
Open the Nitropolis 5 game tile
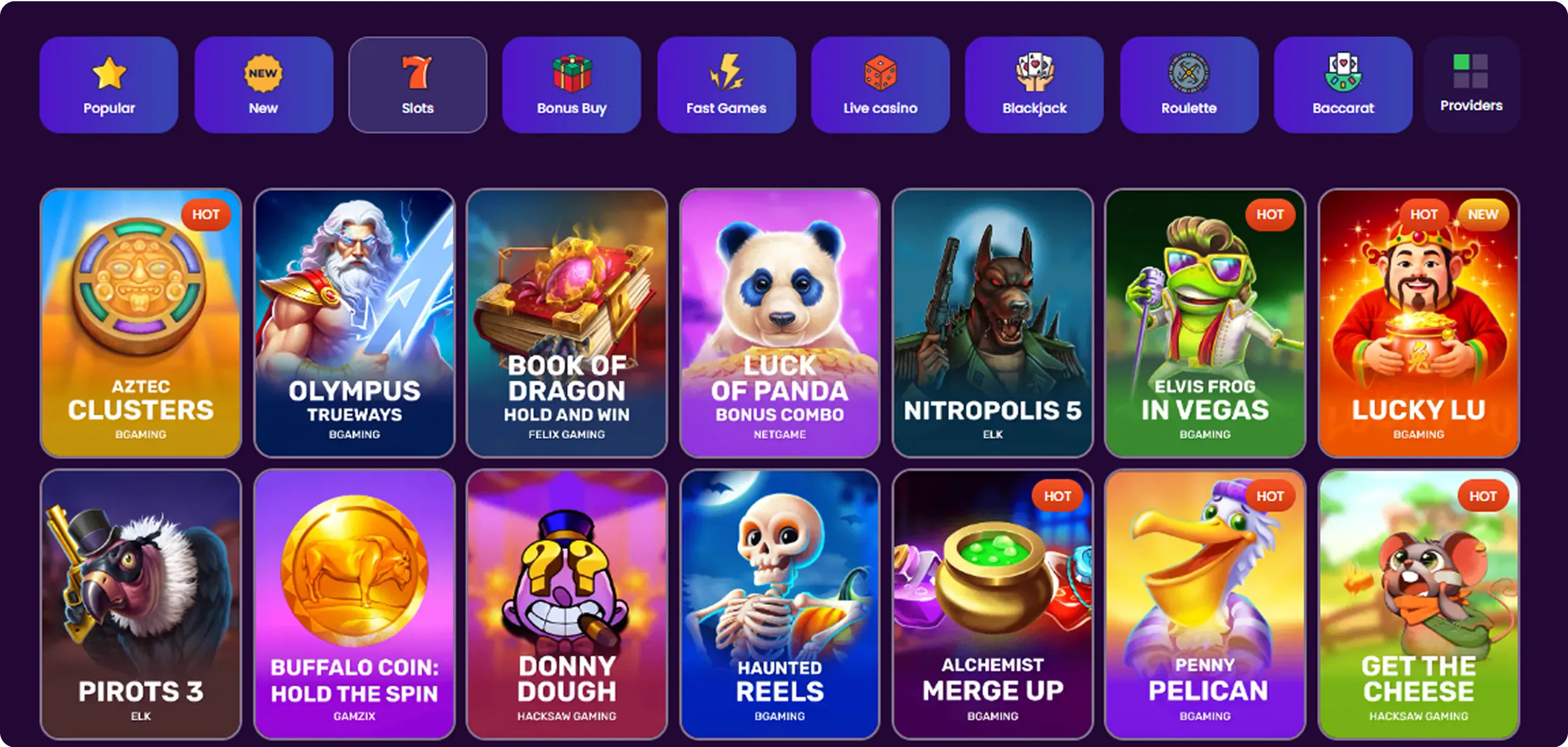click(993, 323)
